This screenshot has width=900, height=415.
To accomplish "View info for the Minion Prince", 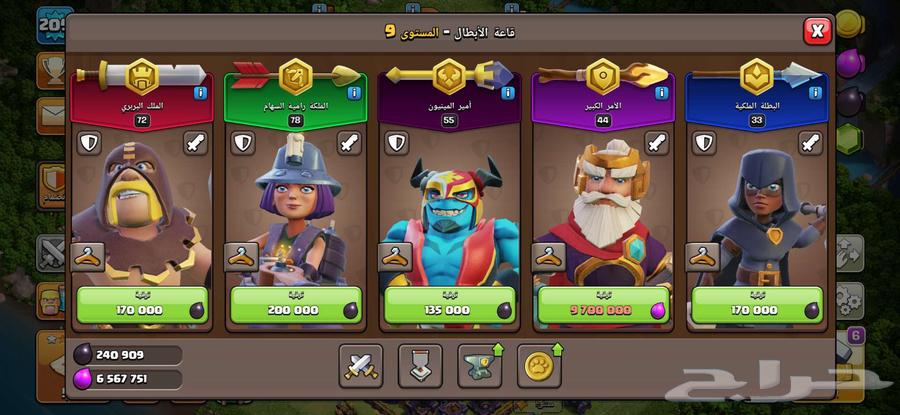I will pyautogui.click(x=508, y=93).
